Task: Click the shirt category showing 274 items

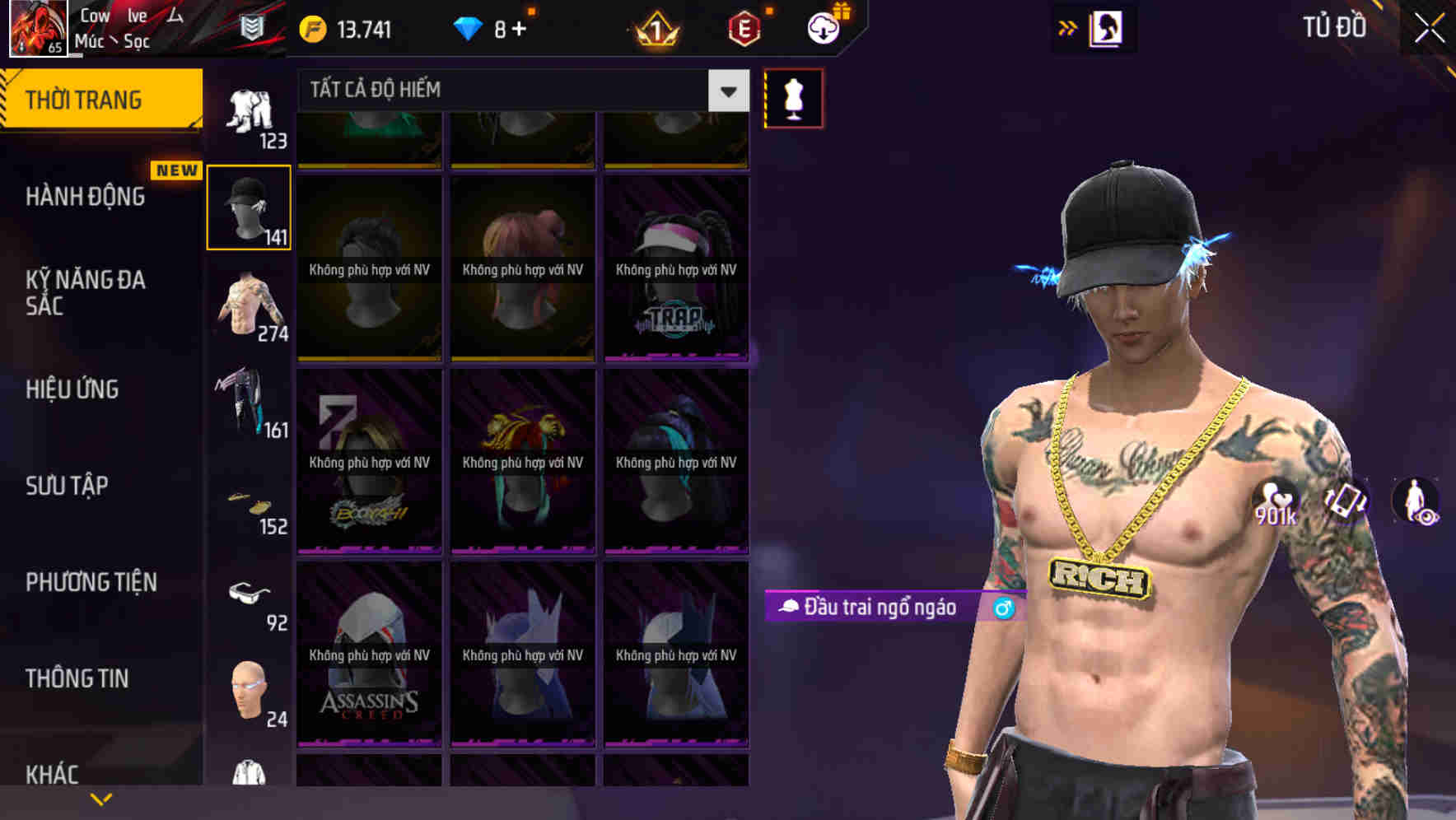Action: [x=250, y=309]
